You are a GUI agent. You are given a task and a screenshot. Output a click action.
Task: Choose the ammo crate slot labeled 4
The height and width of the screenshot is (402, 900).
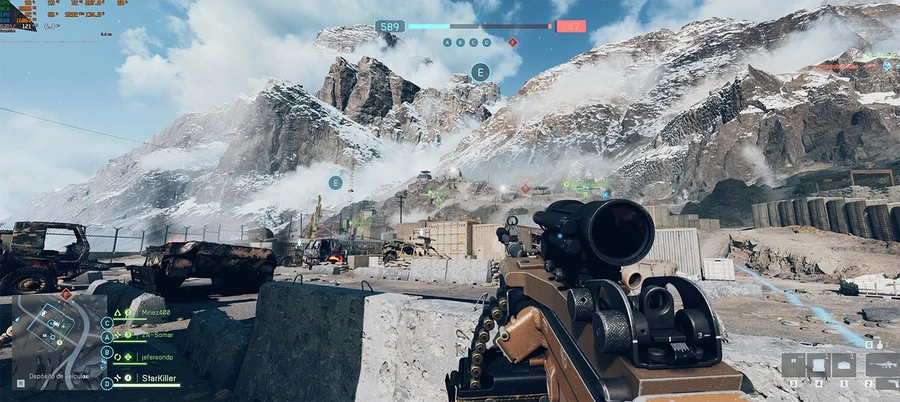(x=818, y=365)
